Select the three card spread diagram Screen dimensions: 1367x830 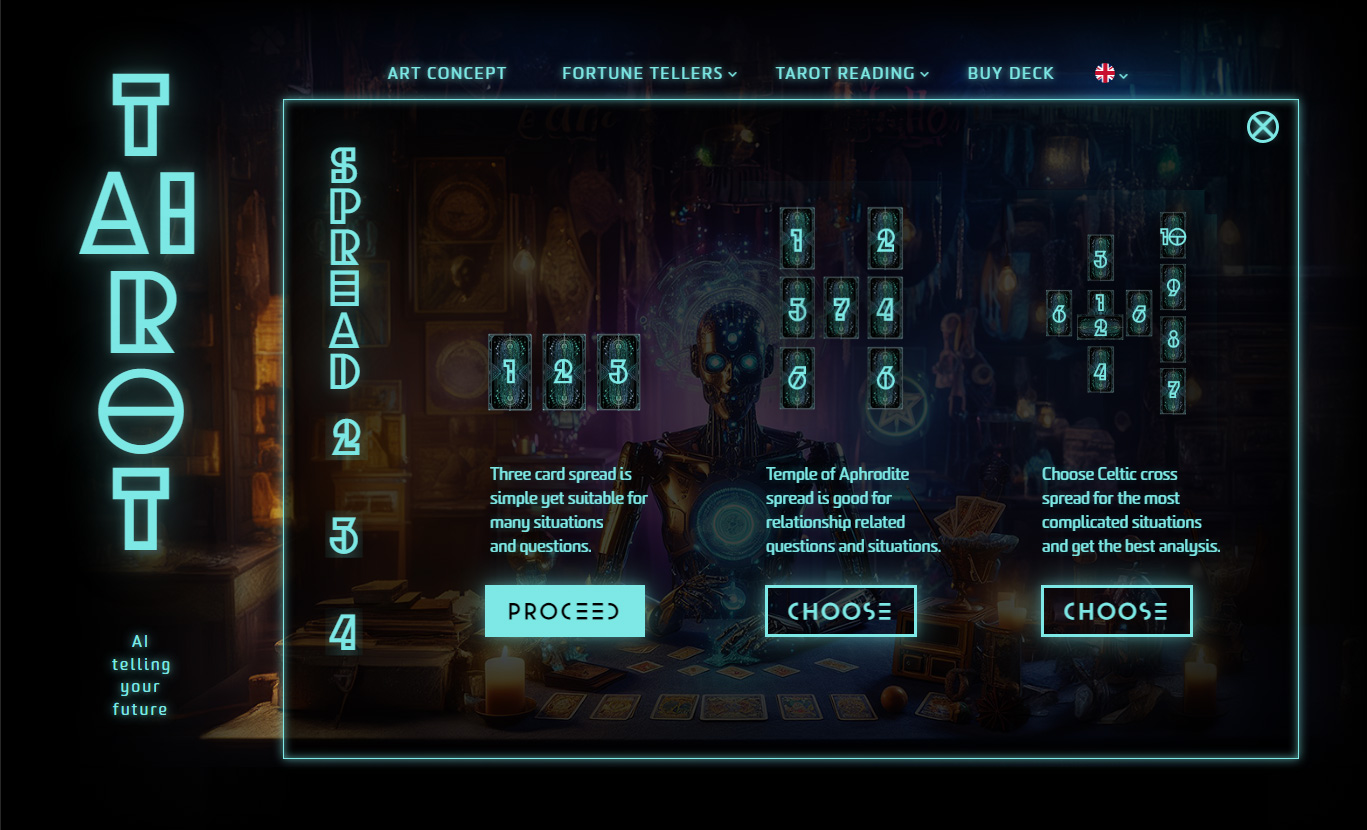point(563,372)
